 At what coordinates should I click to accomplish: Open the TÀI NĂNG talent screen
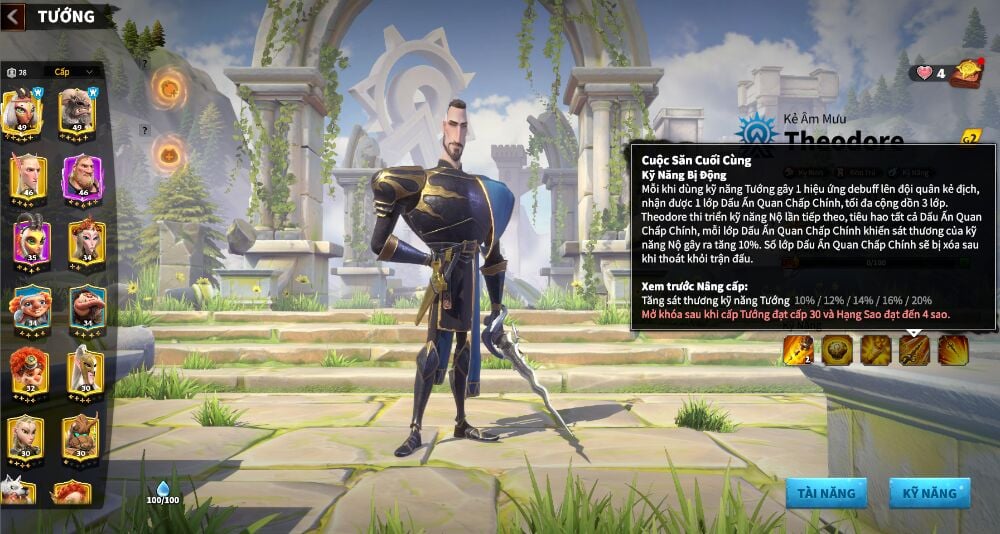(826, 493)
